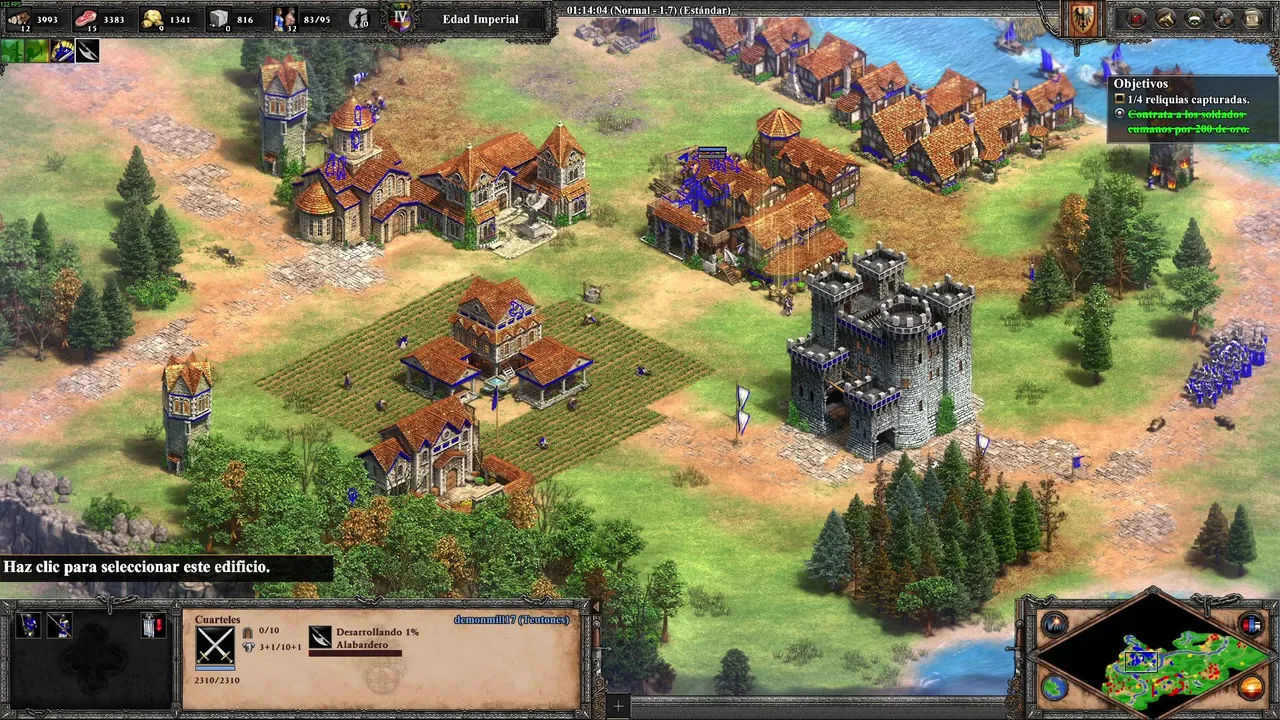Select the idle villager icon at top
Image resolution: width=1280 pixels, height=720 pixels.
359,18
